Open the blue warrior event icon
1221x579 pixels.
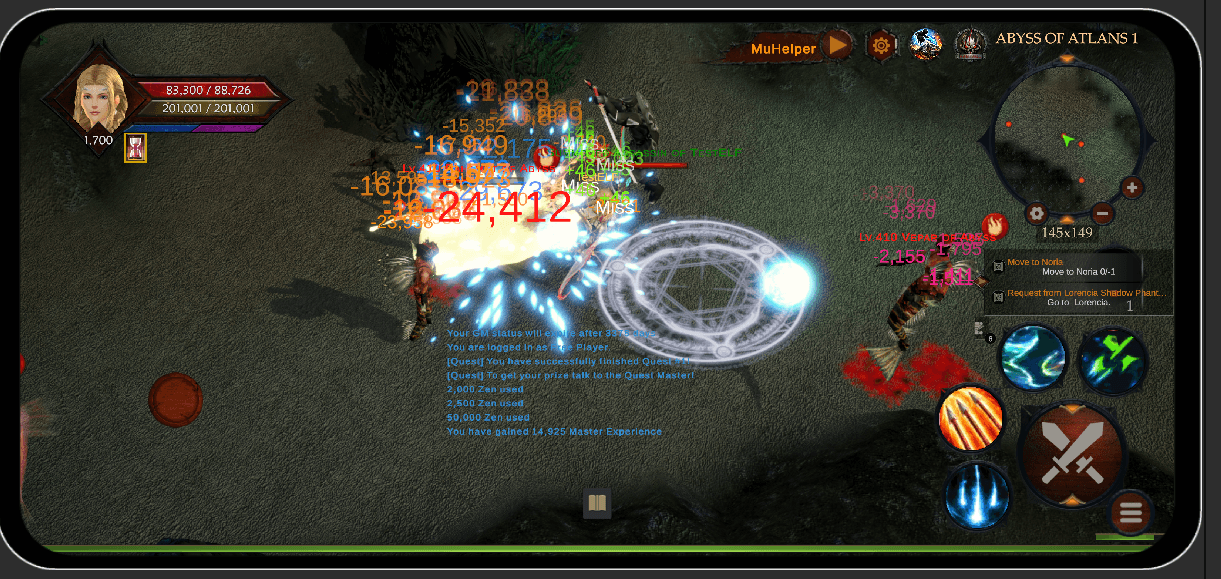pyautogui.click(x=925, y=44)
